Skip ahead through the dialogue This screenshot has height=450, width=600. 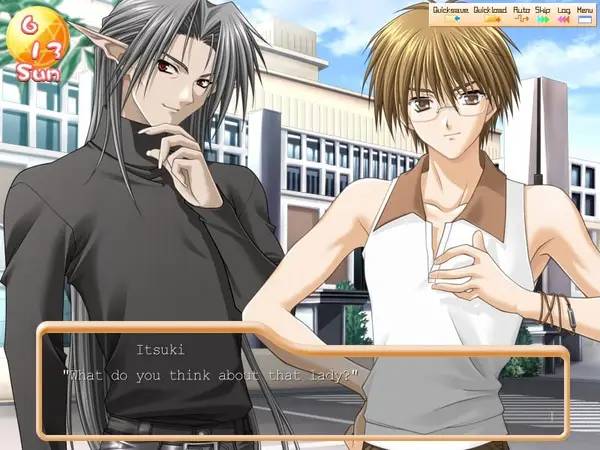click(x=543, y=12)
